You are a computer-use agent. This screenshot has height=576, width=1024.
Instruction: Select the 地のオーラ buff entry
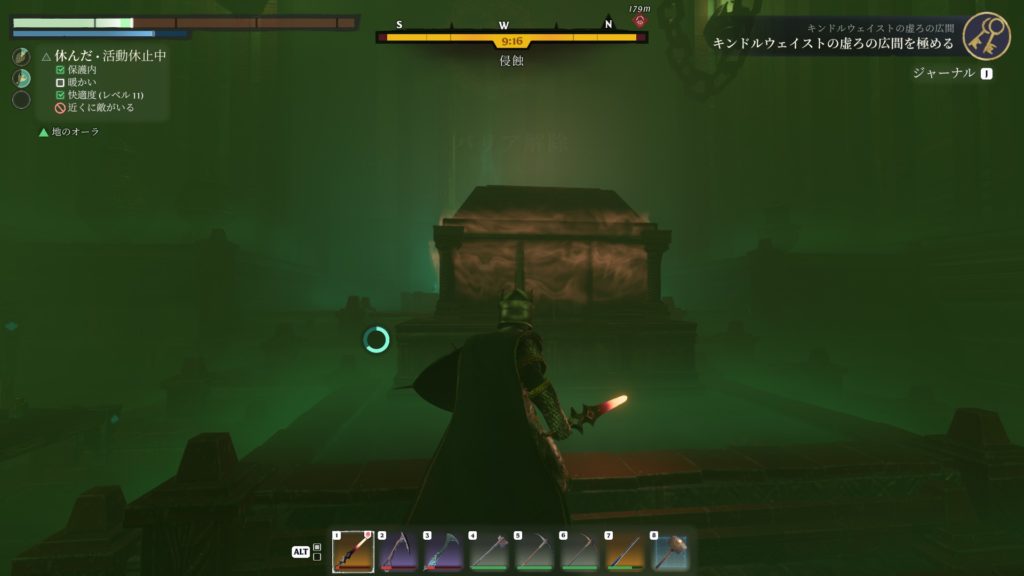tap(75, 132)
